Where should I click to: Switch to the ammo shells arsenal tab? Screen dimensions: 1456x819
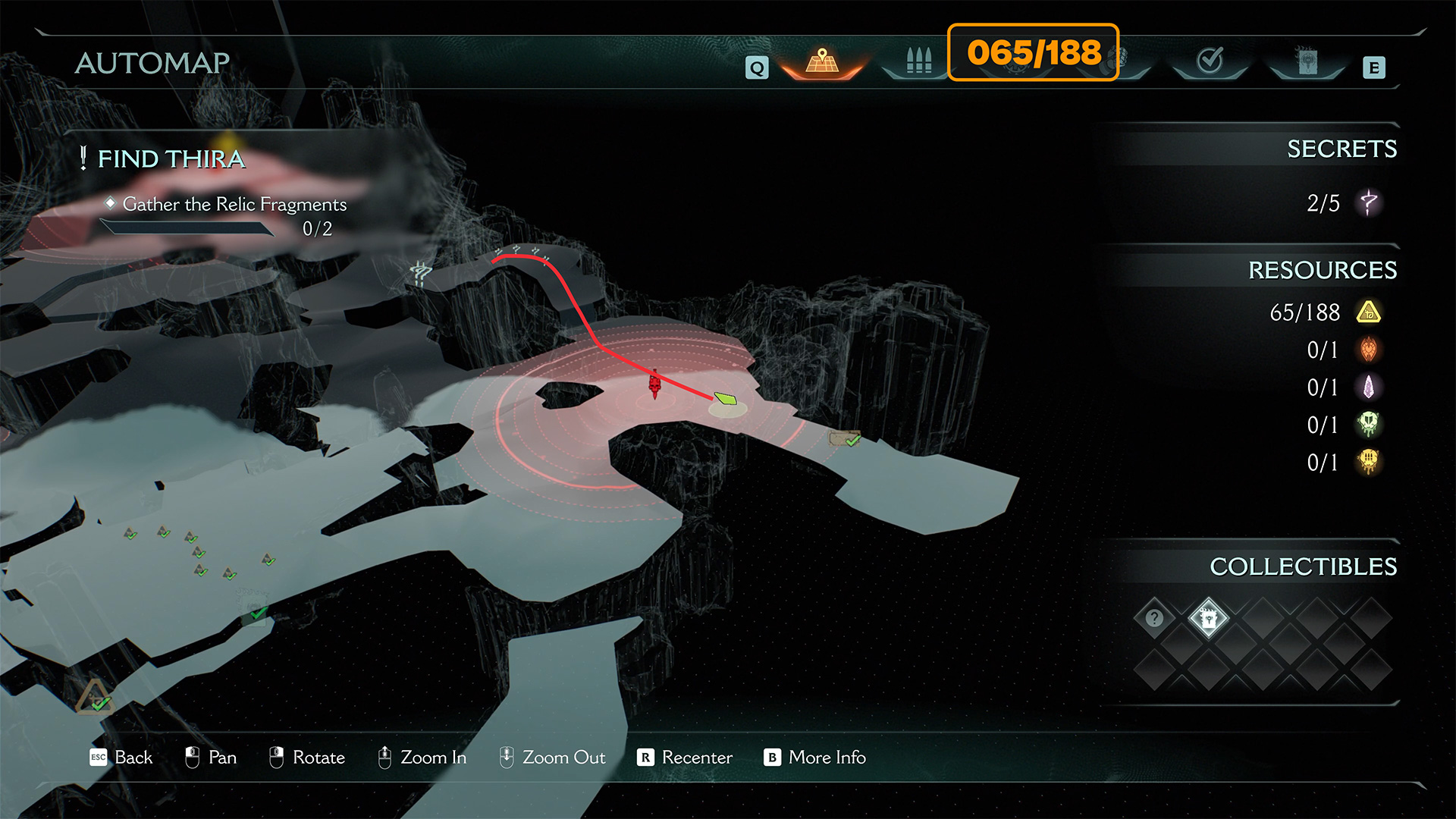click(918, 62)
